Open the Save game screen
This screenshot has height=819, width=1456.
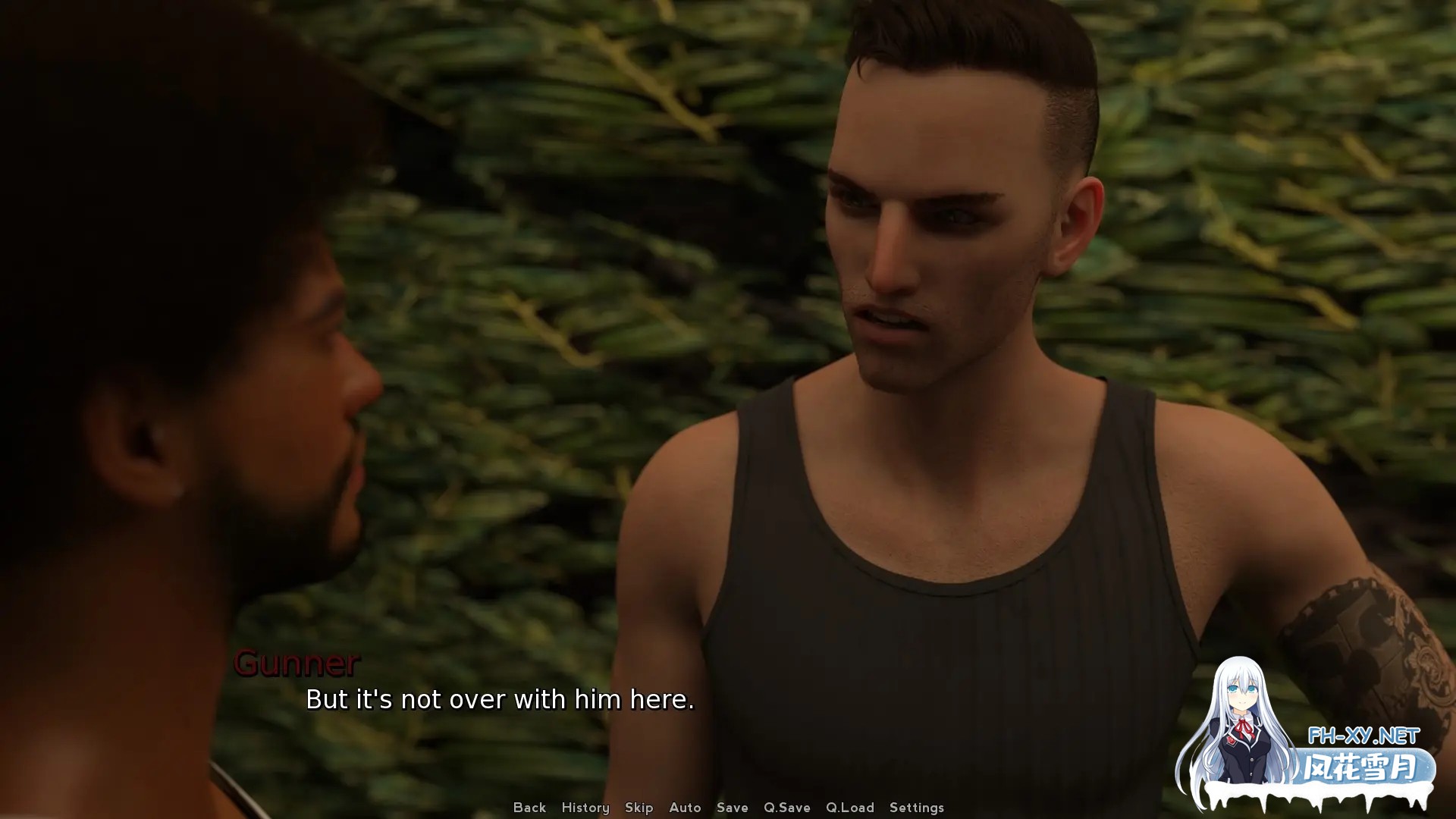click(732, 808)
